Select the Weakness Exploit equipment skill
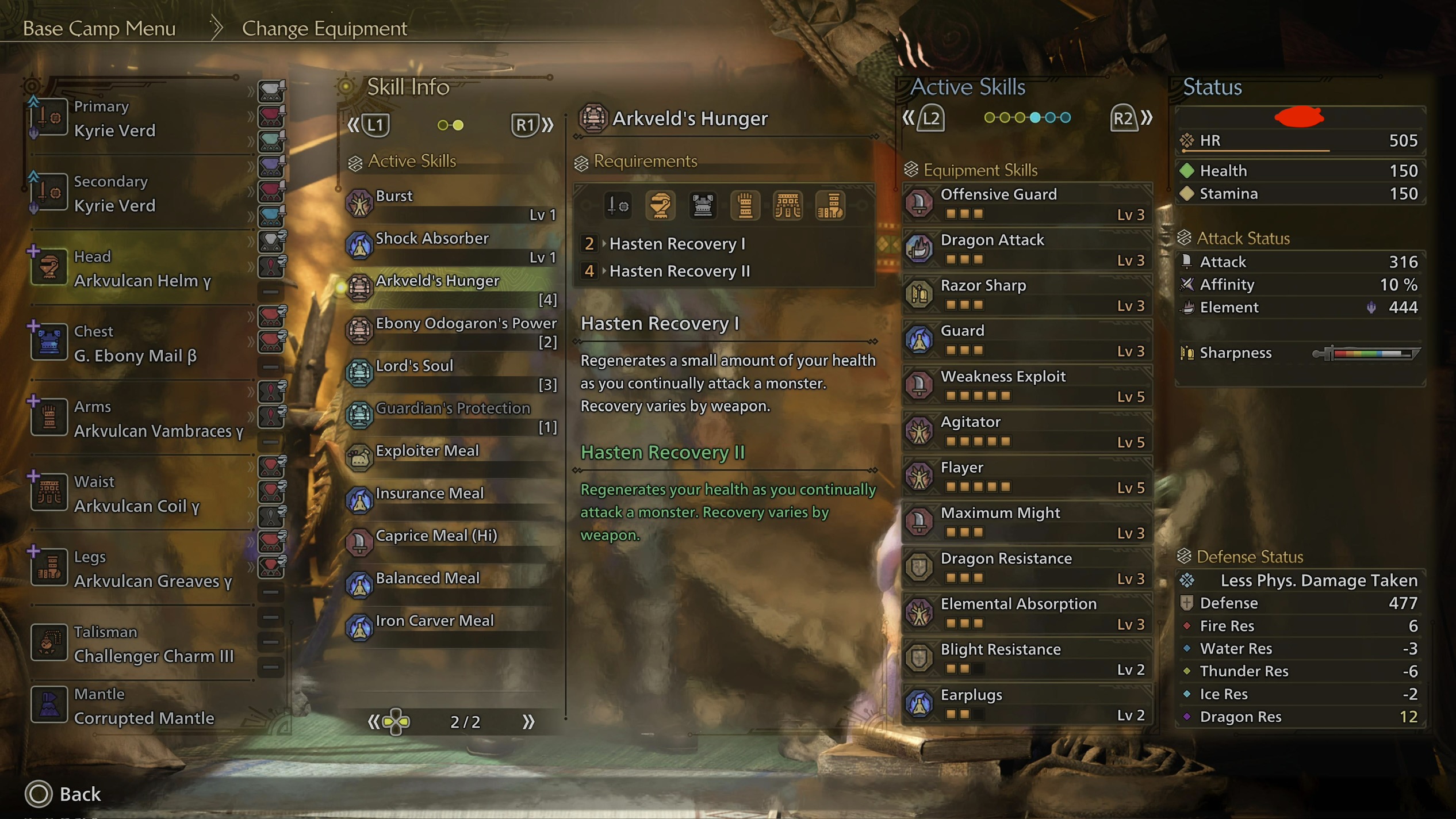 click(x=1027, y=385)
